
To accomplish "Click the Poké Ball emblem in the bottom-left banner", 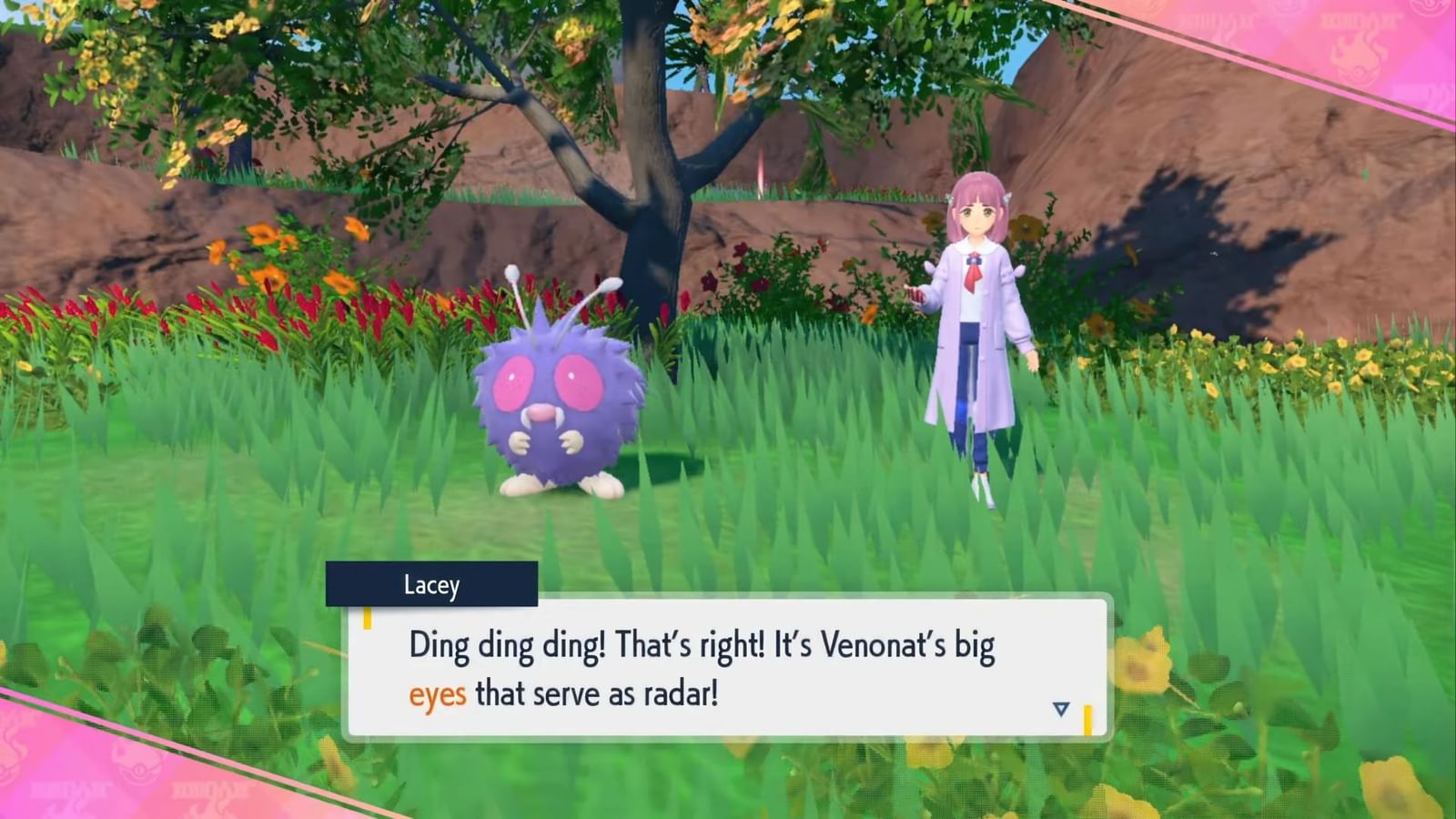I will (138, 769).
